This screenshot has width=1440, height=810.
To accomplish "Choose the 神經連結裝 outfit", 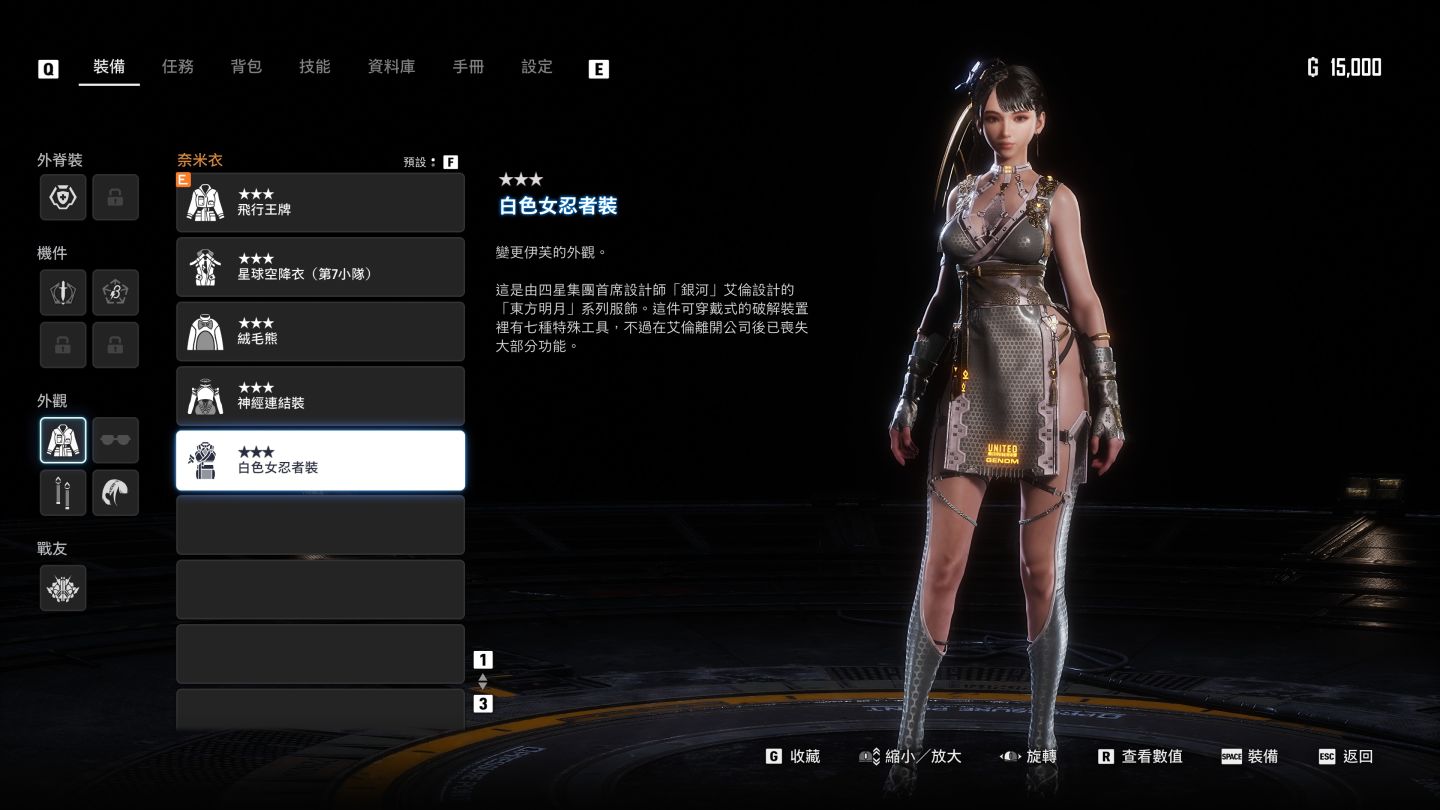I will coord(320,396).
